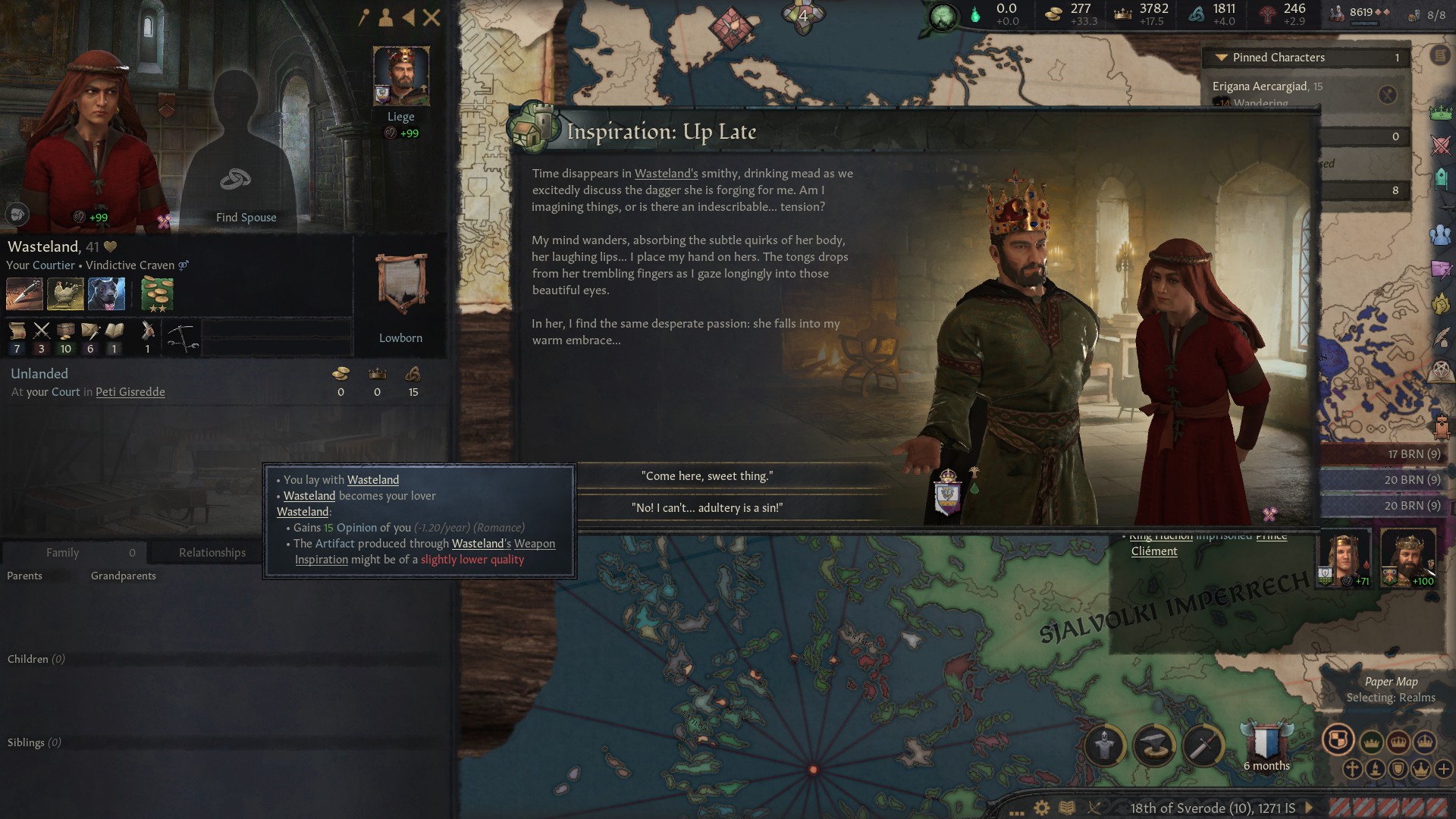
Task: Unpin Erigana Aercargiad from pinned characters
Action: [1387, 95]
